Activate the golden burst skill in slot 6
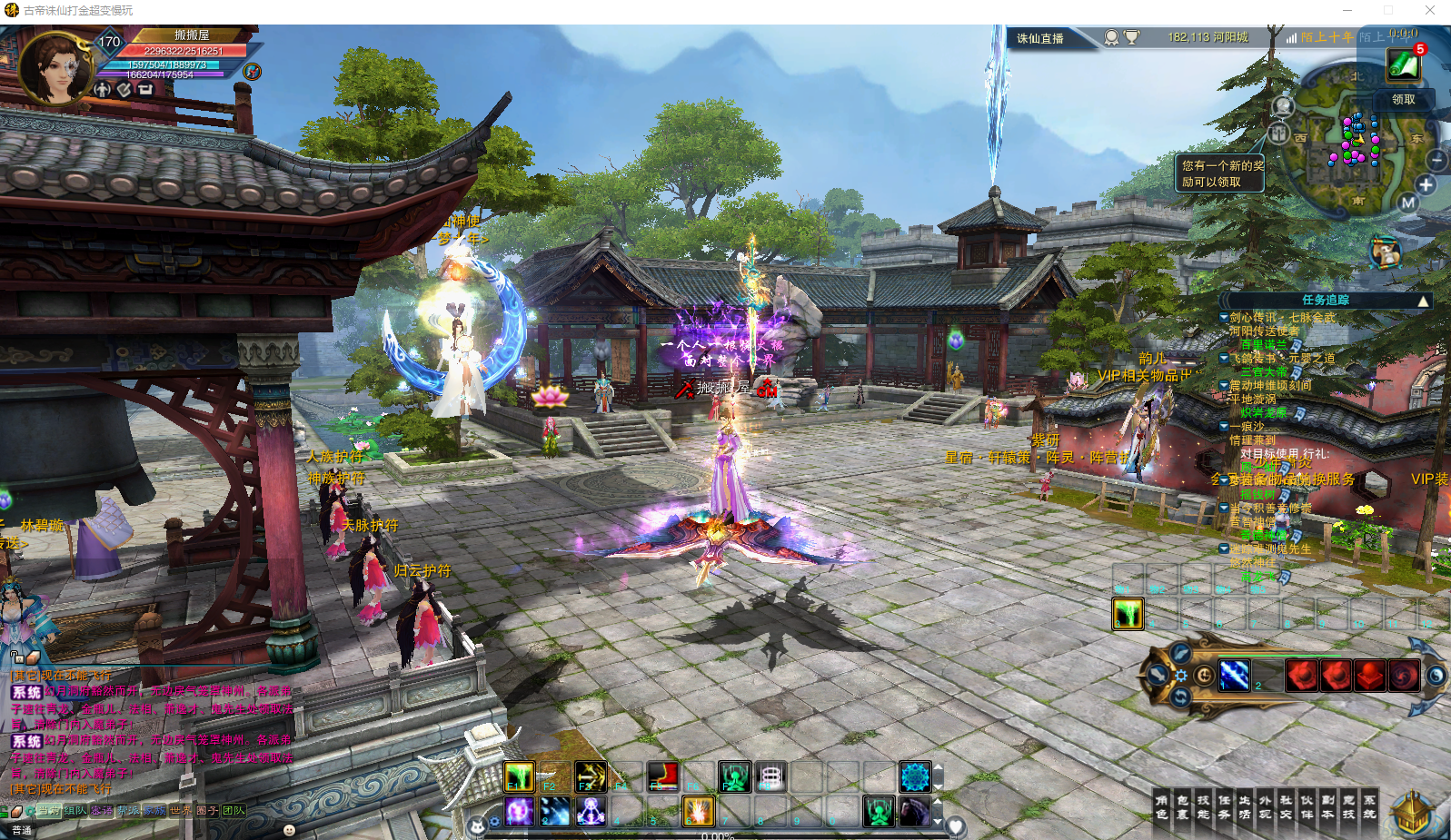This screenshot has height=840, width=1451. tap(698, 811)
